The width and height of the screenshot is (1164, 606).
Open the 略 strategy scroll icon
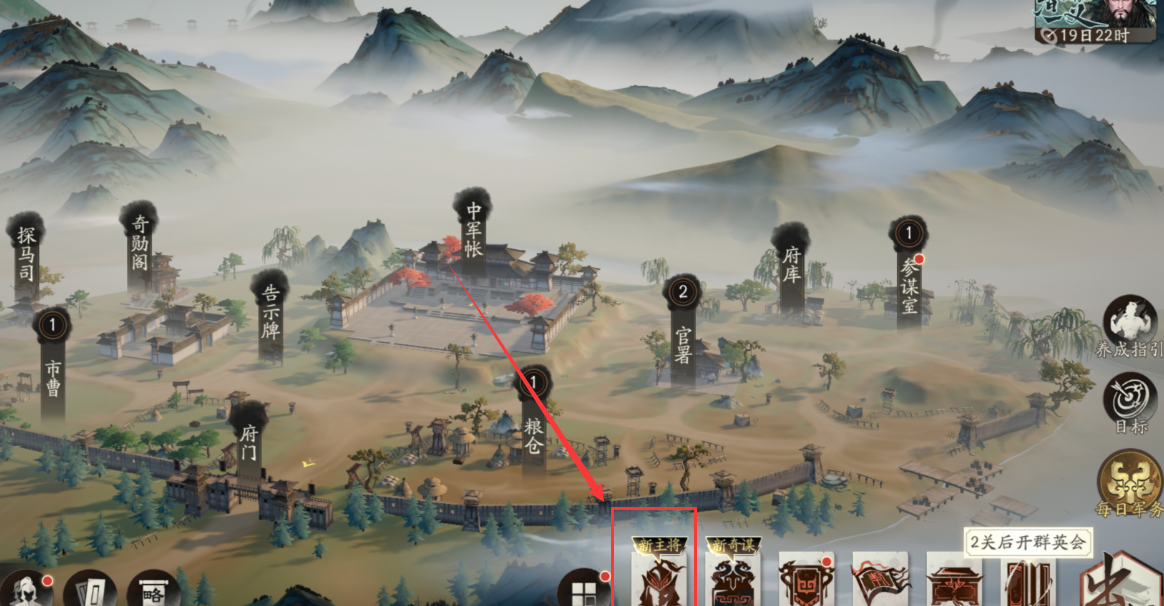pos(154,589)
